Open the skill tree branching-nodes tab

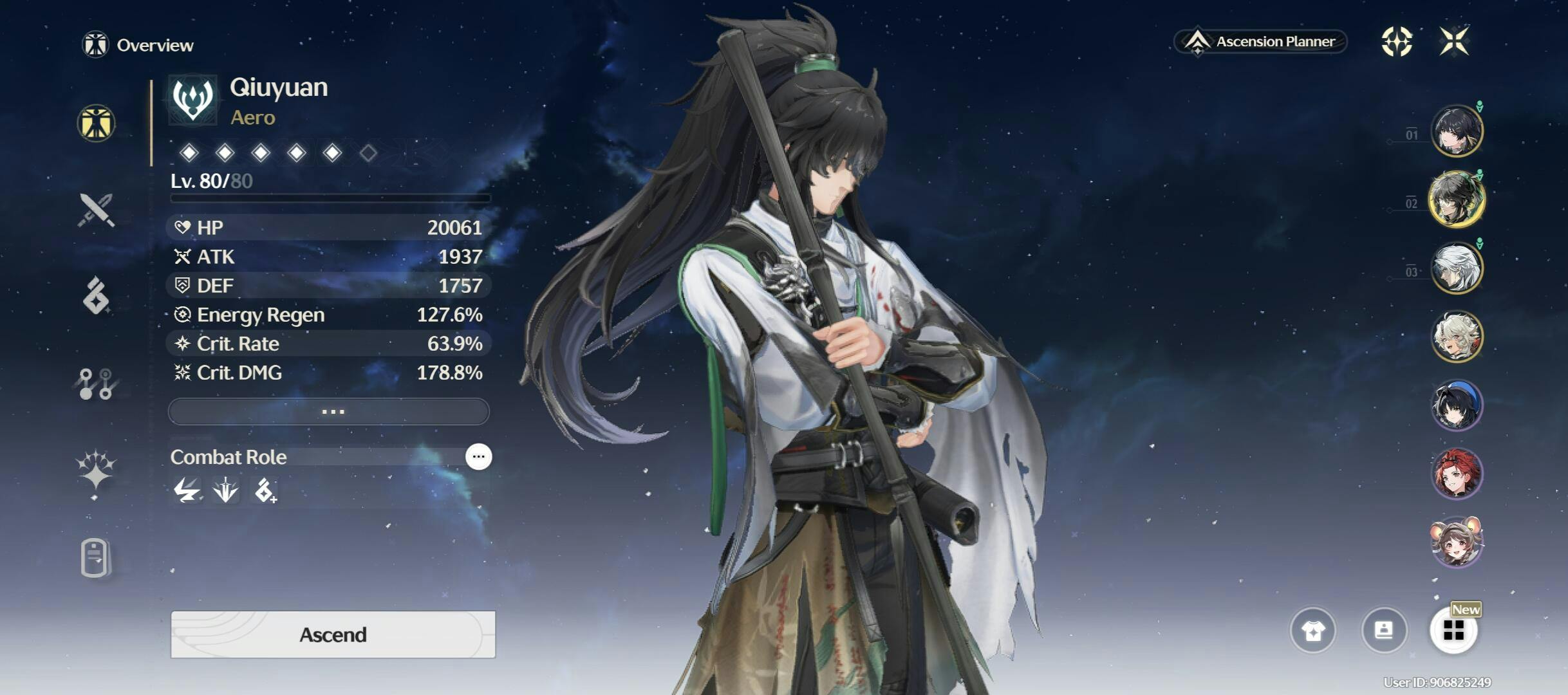(x=96, y=384)
